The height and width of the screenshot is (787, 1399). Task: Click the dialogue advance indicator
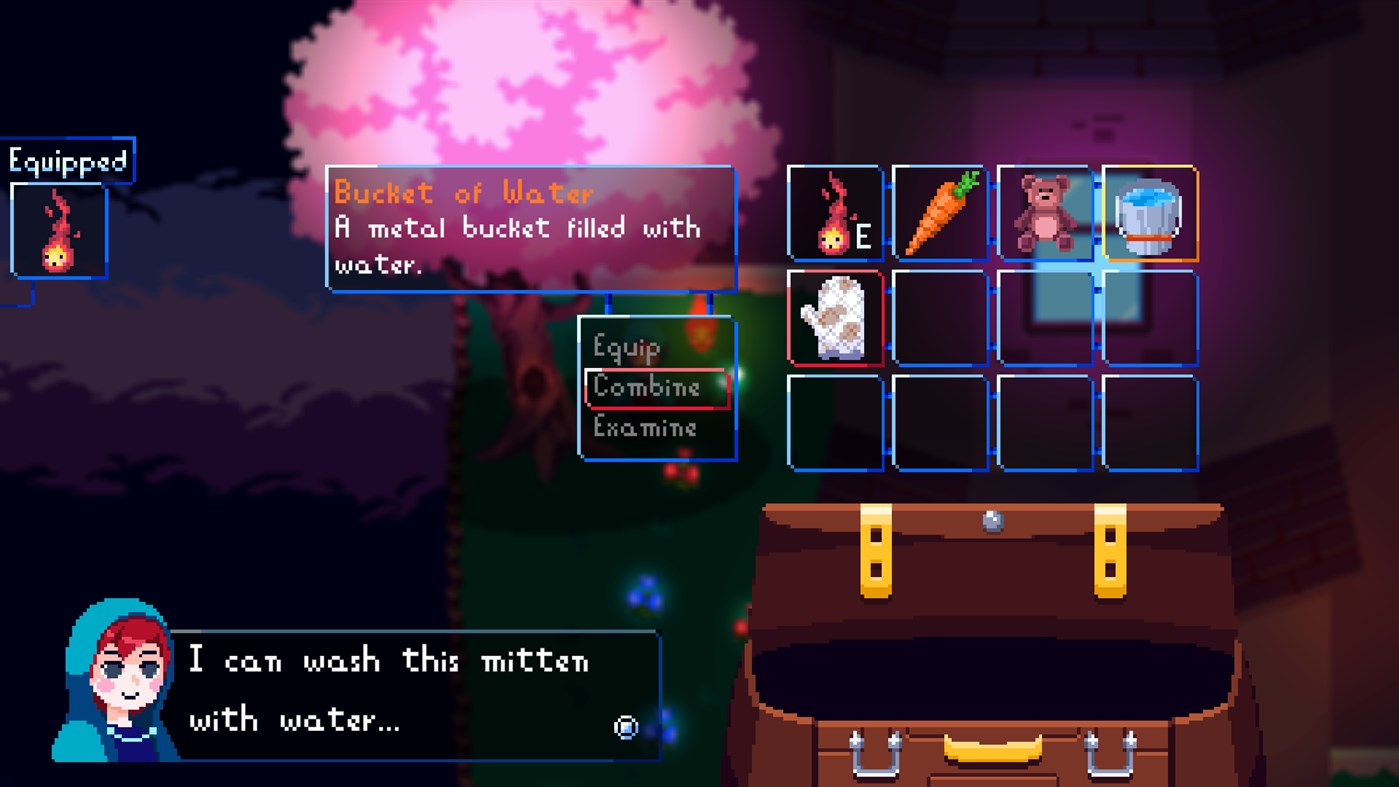pos(627,728)
